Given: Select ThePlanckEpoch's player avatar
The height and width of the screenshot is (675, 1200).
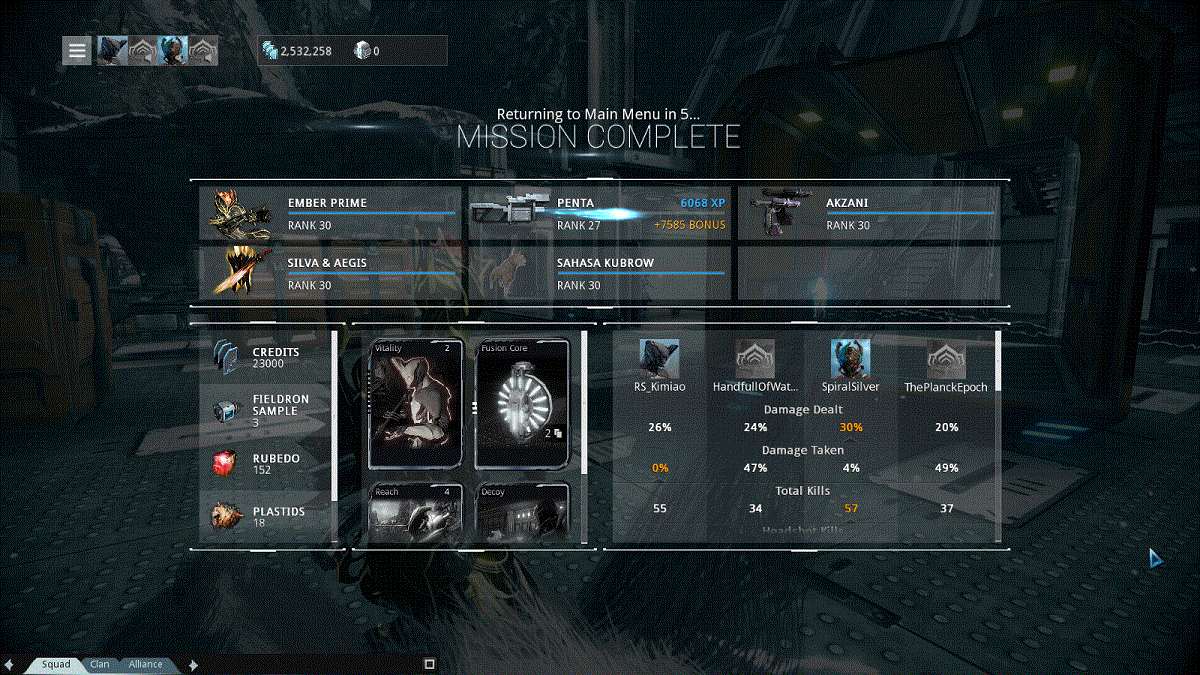Looking at the screenshot, I should (x=946, y=358).
